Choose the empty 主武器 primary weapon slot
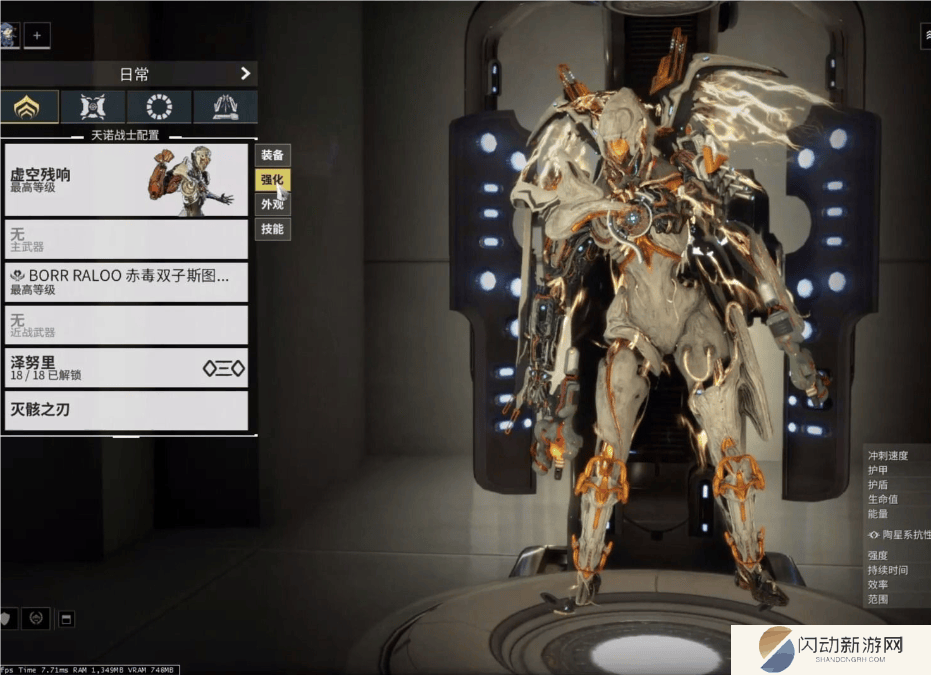Image resolution: width=931 pixels, height=675 pixels. click(126, 239)
